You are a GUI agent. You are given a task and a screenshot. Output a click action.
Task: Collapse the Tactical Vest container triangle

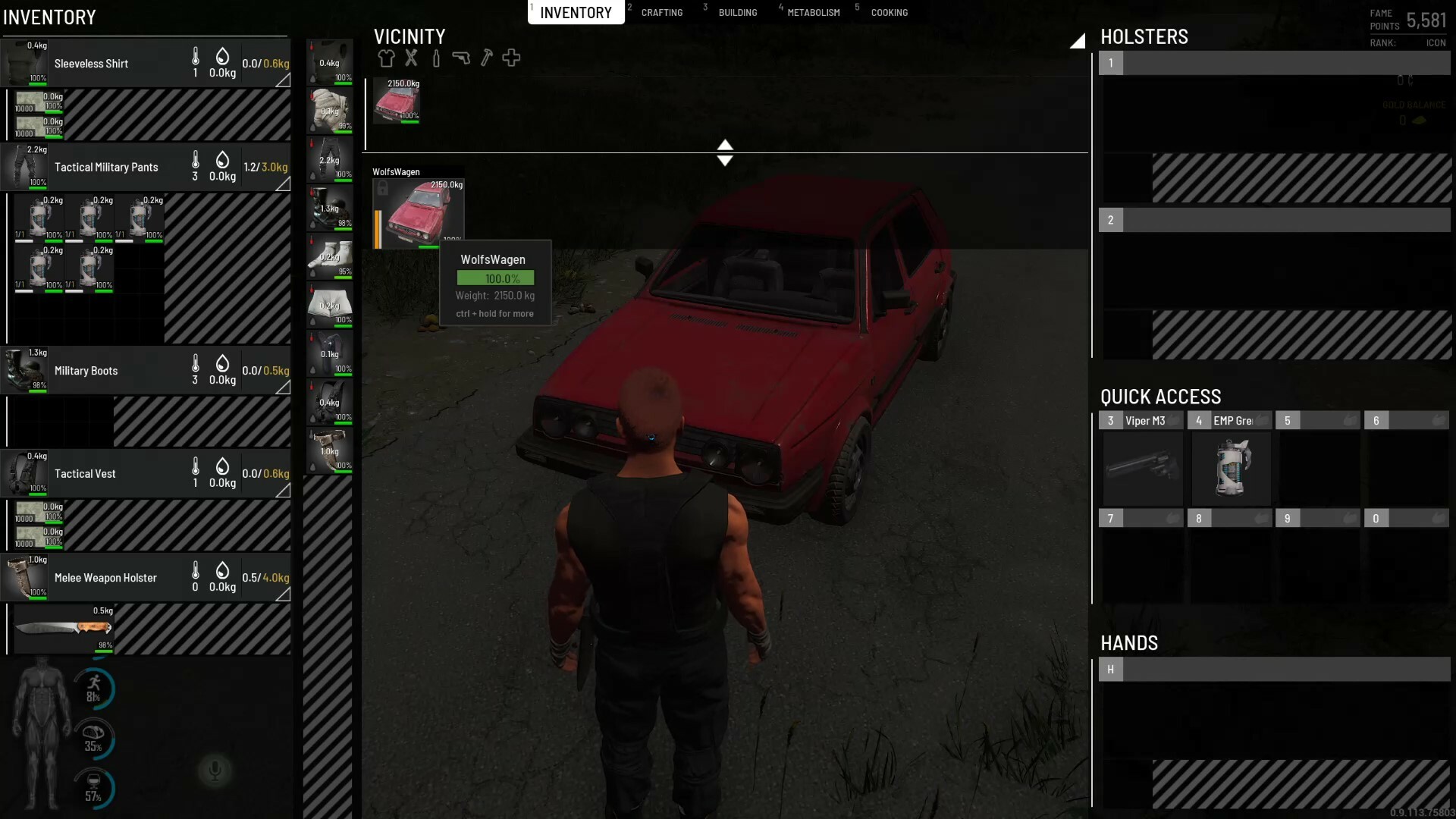click(x=282, y=491)
